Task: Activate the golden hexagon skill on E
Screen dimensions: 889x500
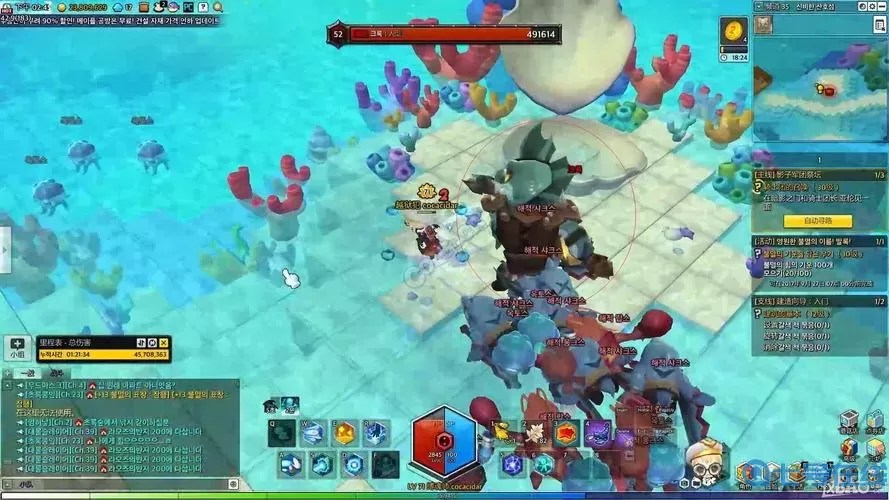Action: click(345, 433)
